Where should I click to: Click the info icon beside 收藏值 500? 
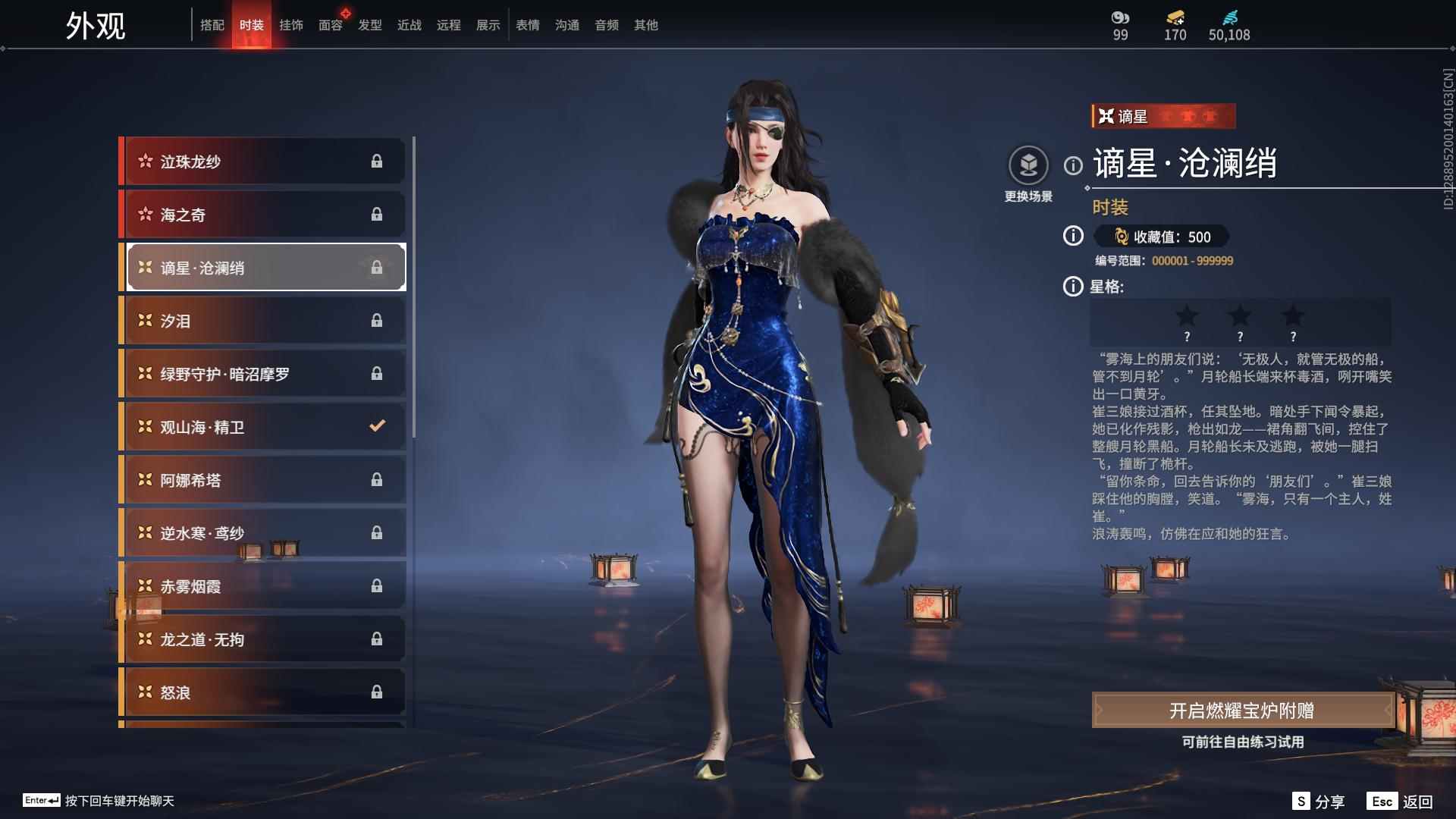coord(1072,237)
